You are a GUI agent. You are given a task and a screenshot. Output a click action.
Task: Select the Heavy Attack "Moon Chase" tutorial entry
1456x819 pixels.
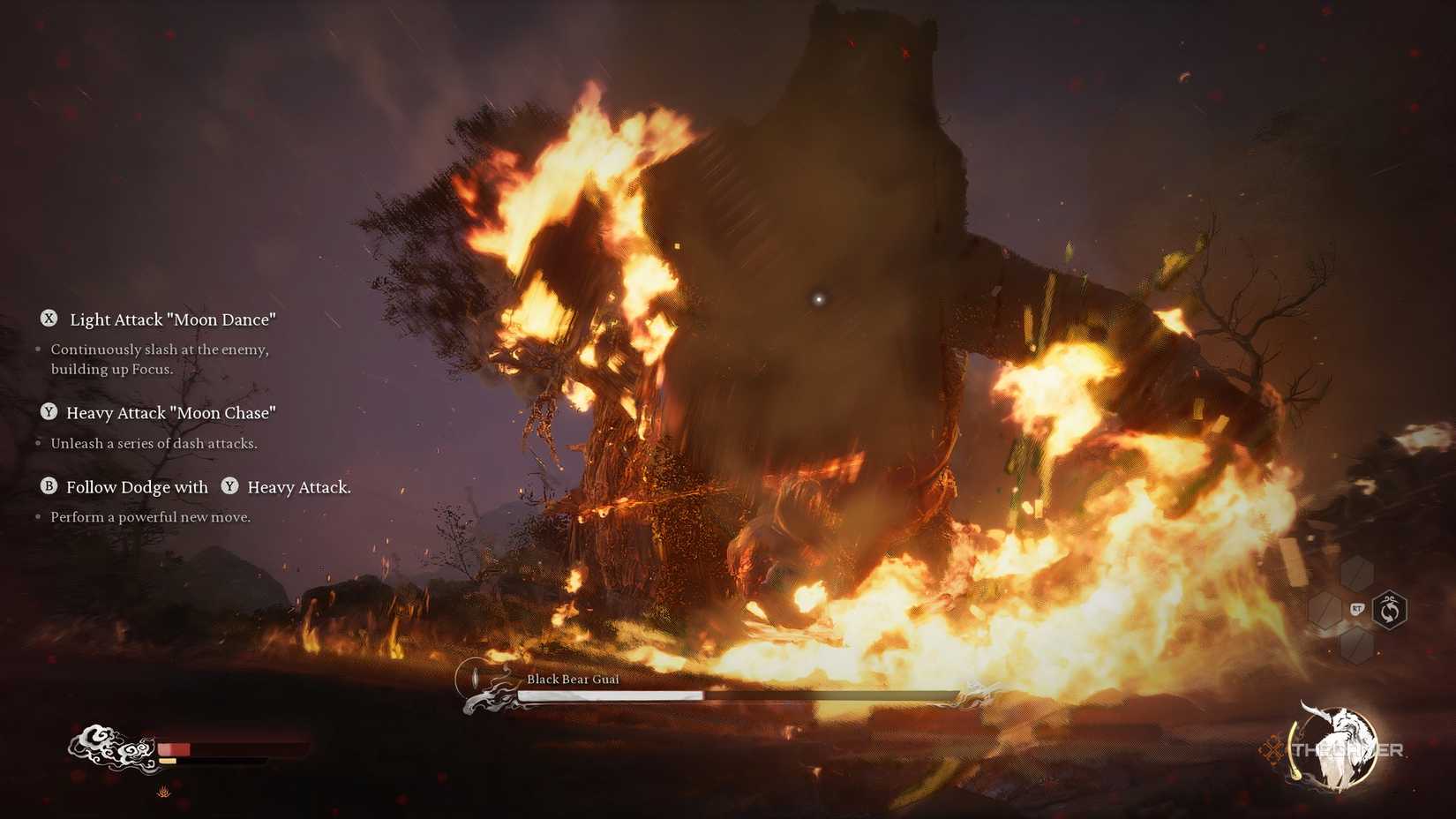coord(171,412)
